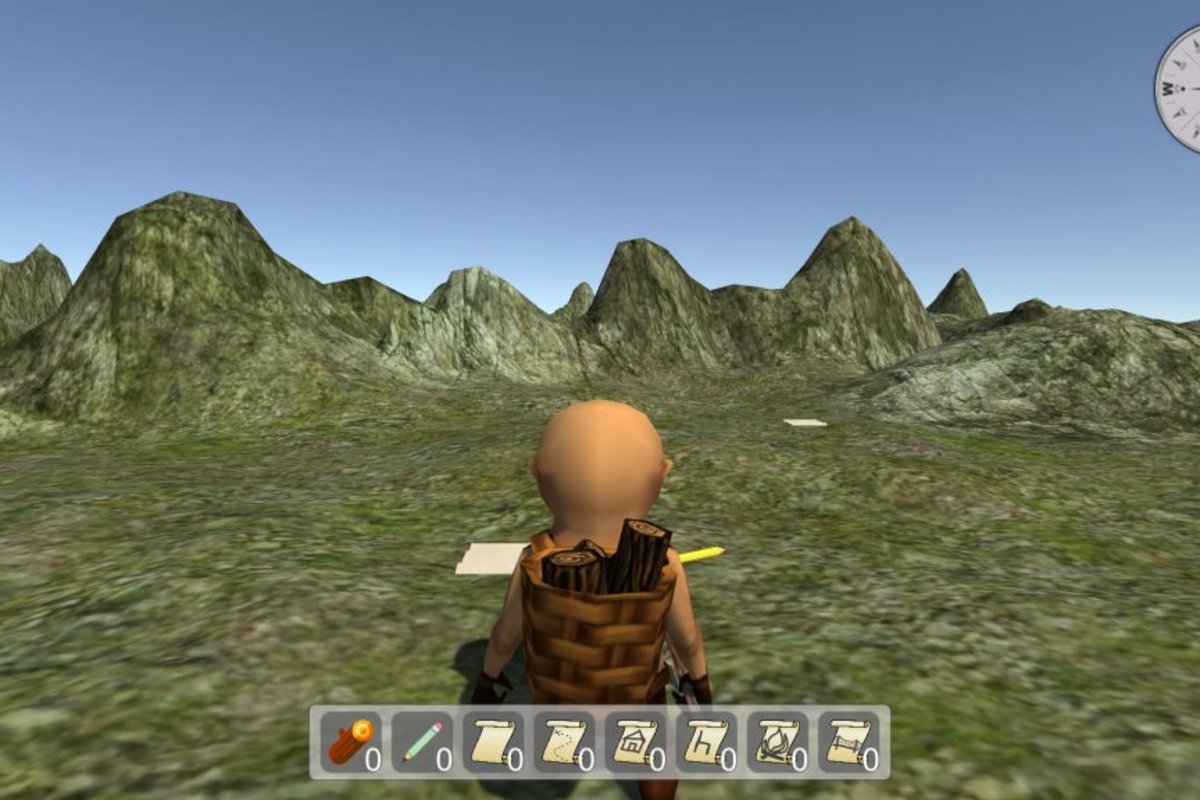Choose the green pencil slot

pyautogui.click(x=422, y=743)
